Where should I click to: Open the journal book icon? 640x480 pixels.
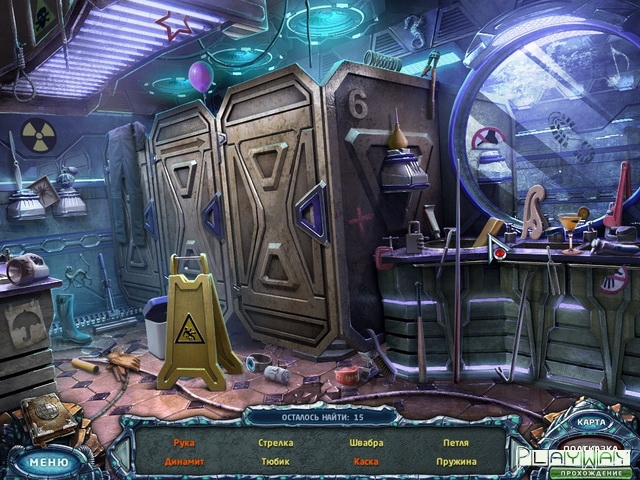pyautogui.click(x=48, y=417)
